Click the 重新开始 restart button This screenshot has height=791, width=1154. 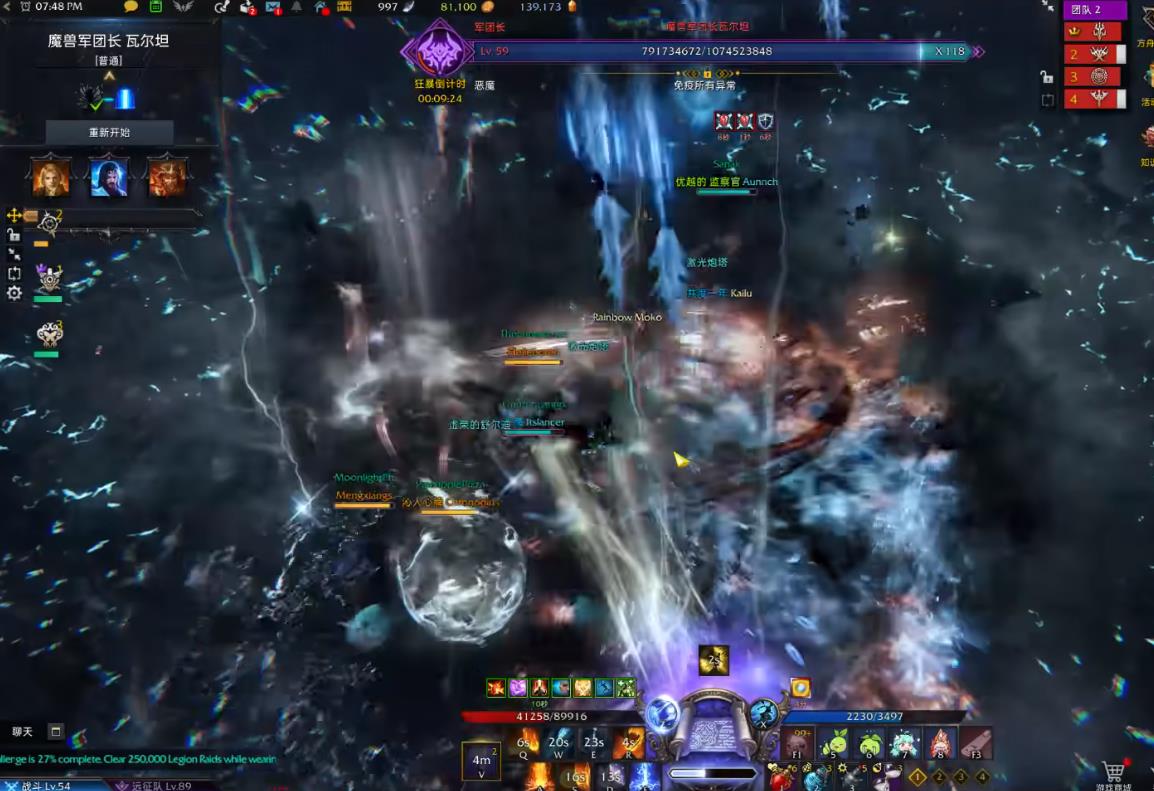click(110, 132)
